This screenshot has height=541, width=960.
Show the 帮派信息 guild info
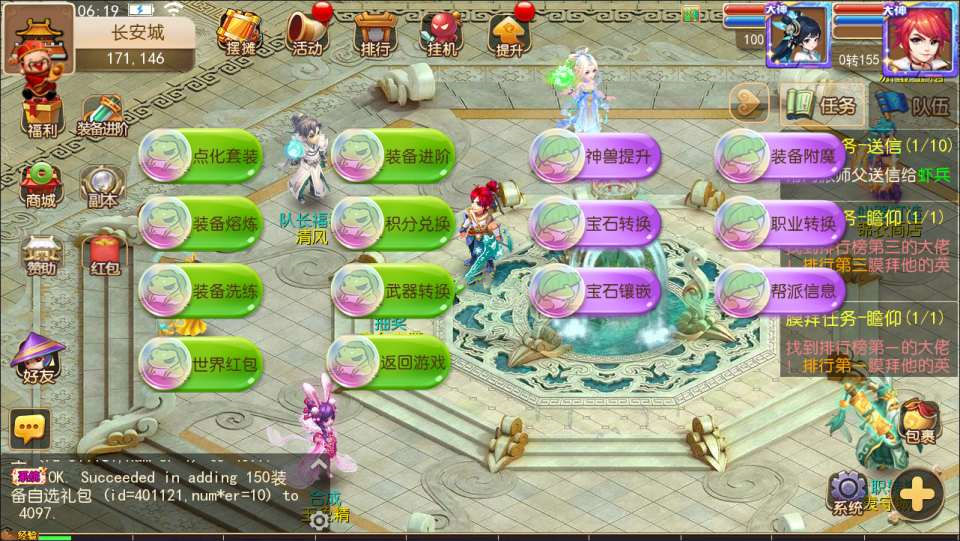[780, 291]
